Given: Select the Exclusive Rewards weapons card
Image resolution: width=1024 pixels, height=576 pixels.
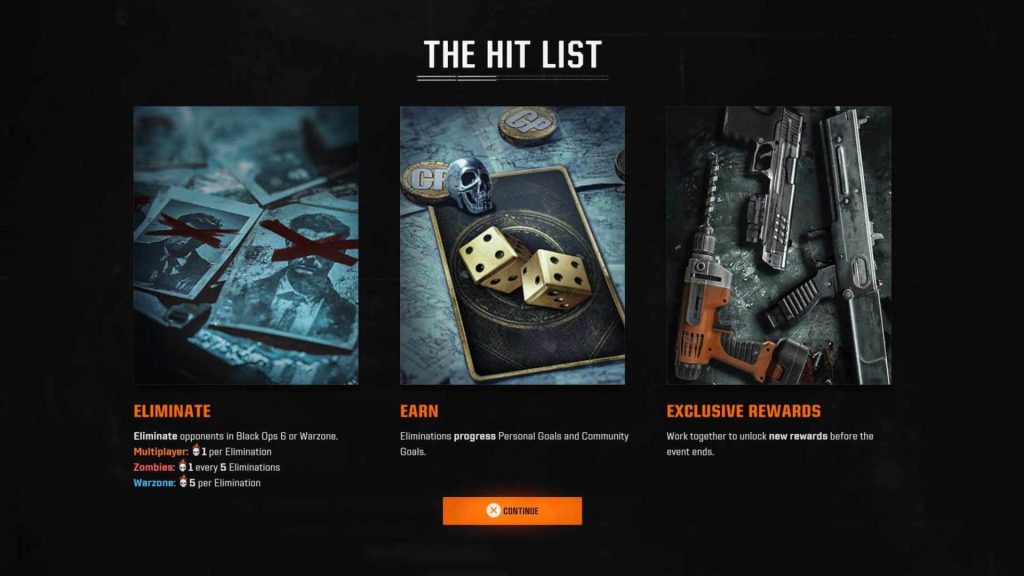Looking at the screenshot, I should point(778,245).
